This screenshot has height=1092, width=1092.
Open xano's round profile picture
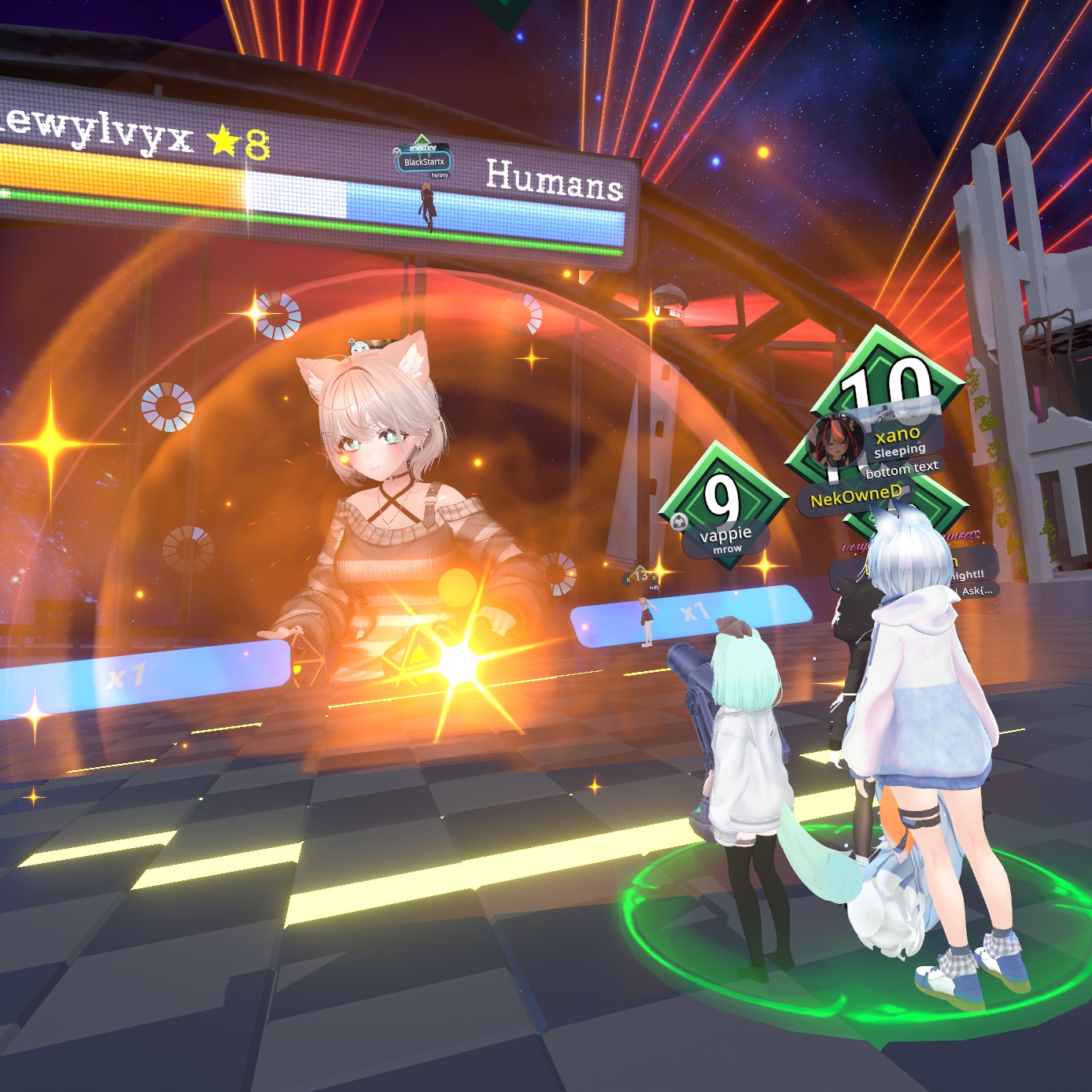pyautogui.click(x=835, y=442)
